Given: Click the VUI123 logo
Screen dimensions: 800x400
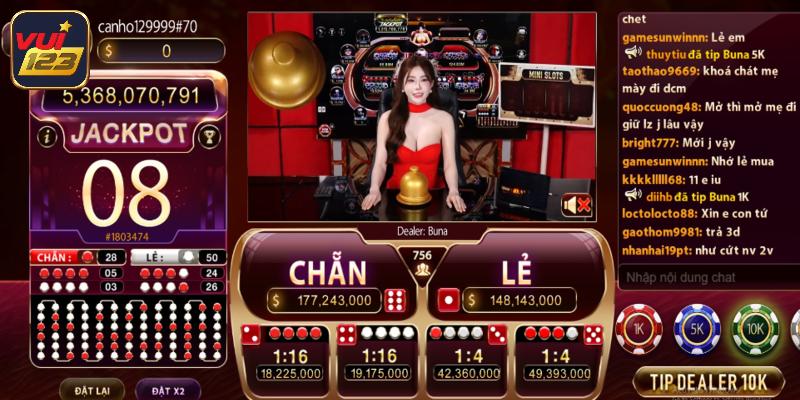Looking at the screenshot, I should [x=47, y=49].
